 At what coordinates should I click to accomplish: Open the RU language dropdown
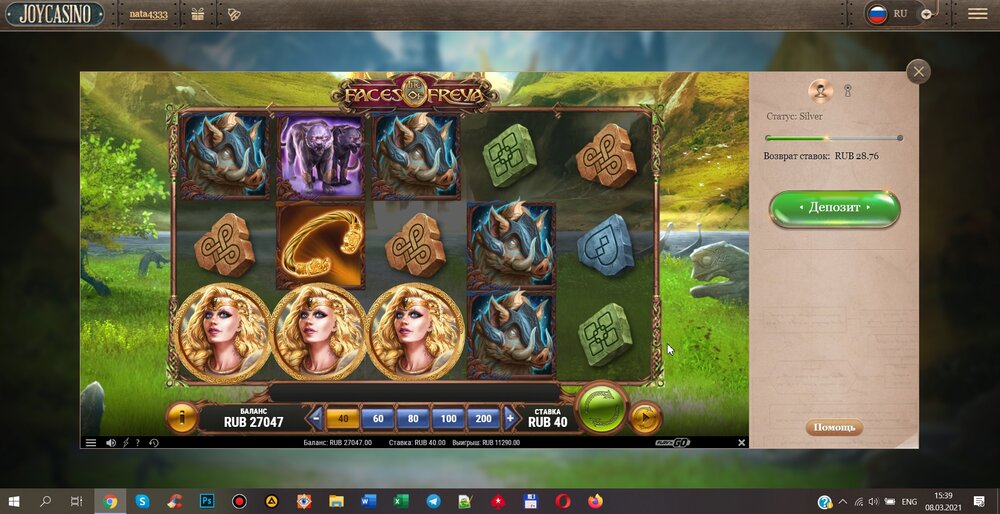[927, 14]
